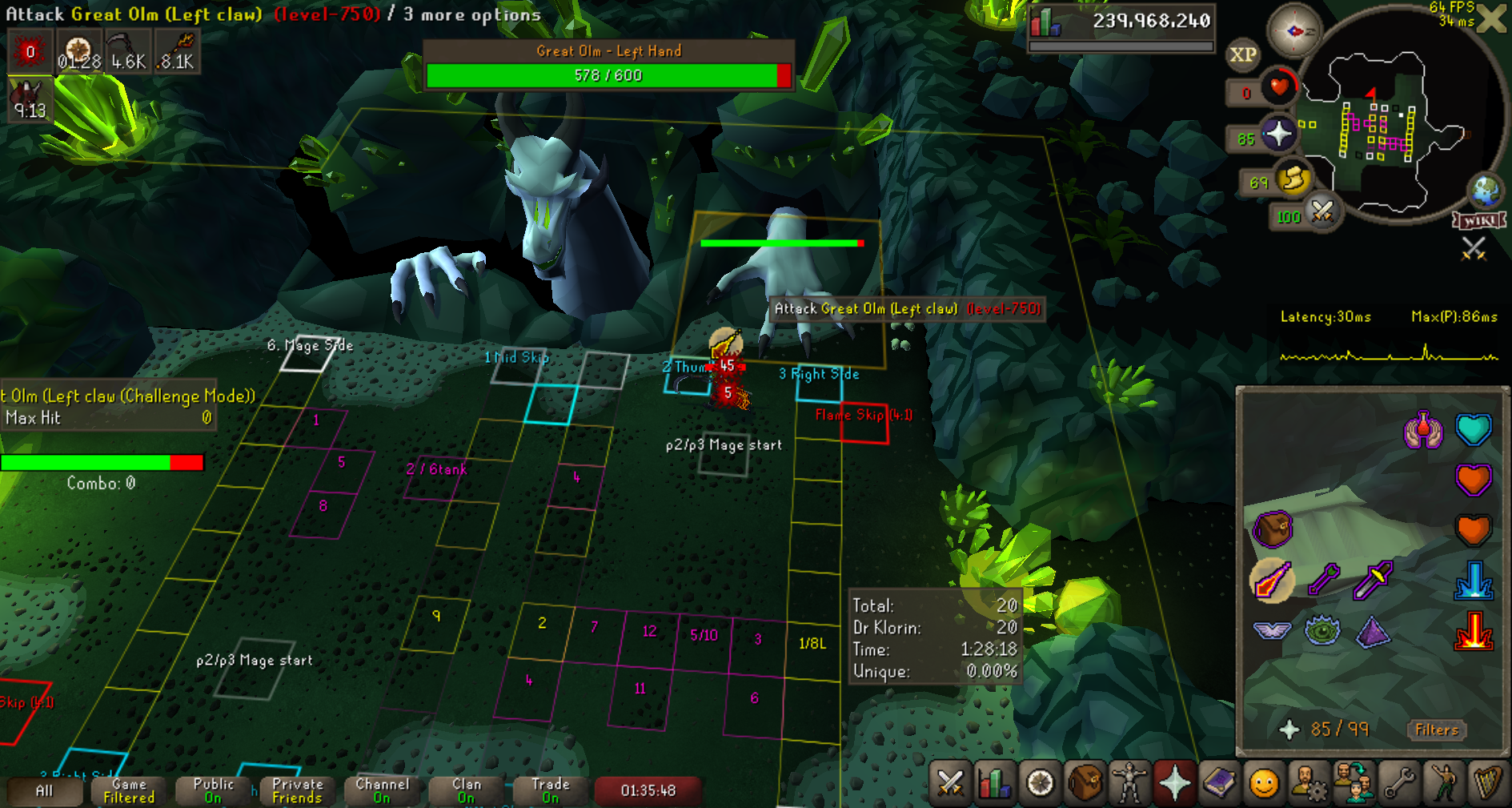1512x808 pixels.
Task: Show the Worn Equipment tab
Action: [x=1129, y=782]
